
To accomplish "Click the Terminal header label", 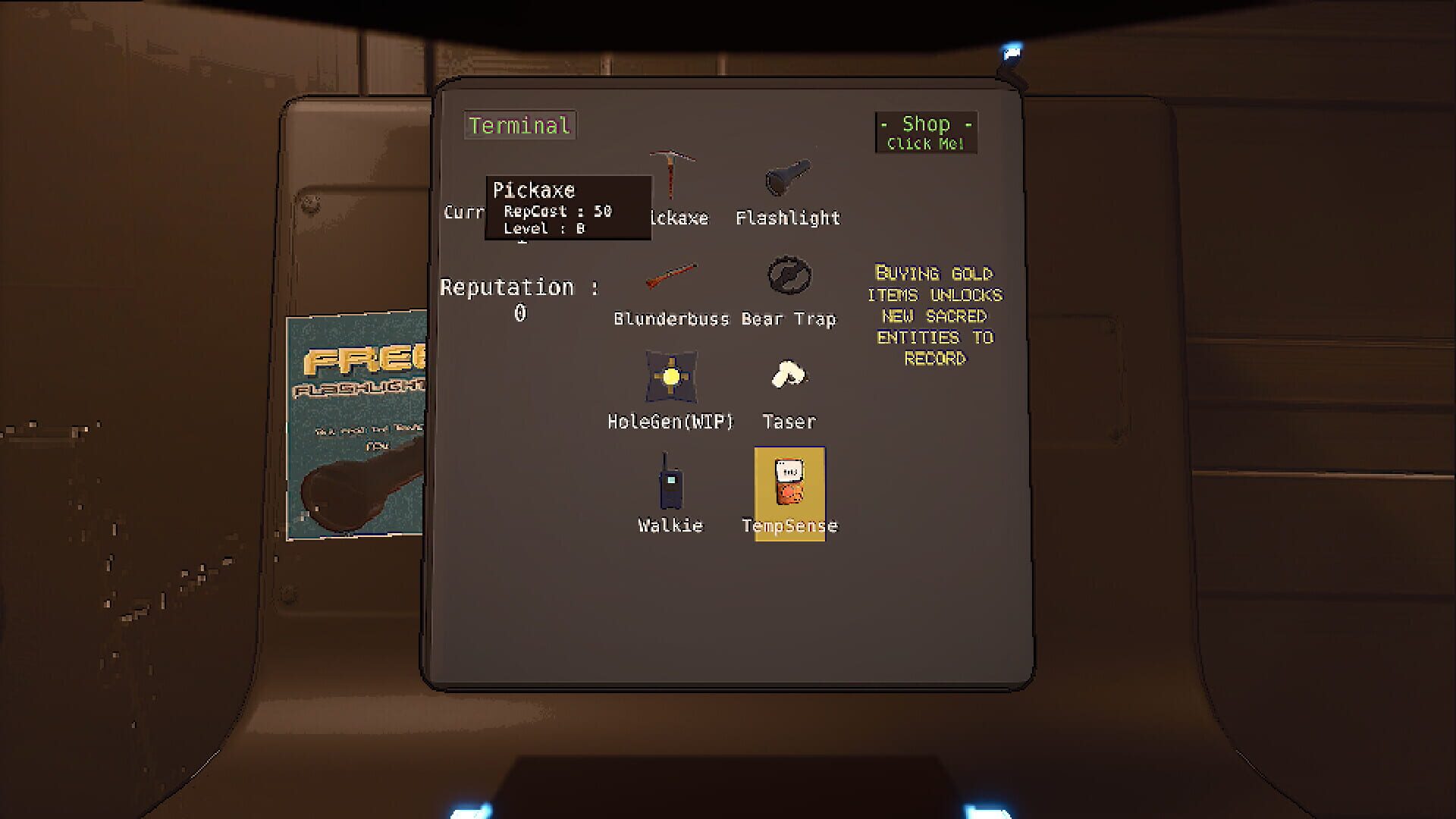I will [519, 125].
